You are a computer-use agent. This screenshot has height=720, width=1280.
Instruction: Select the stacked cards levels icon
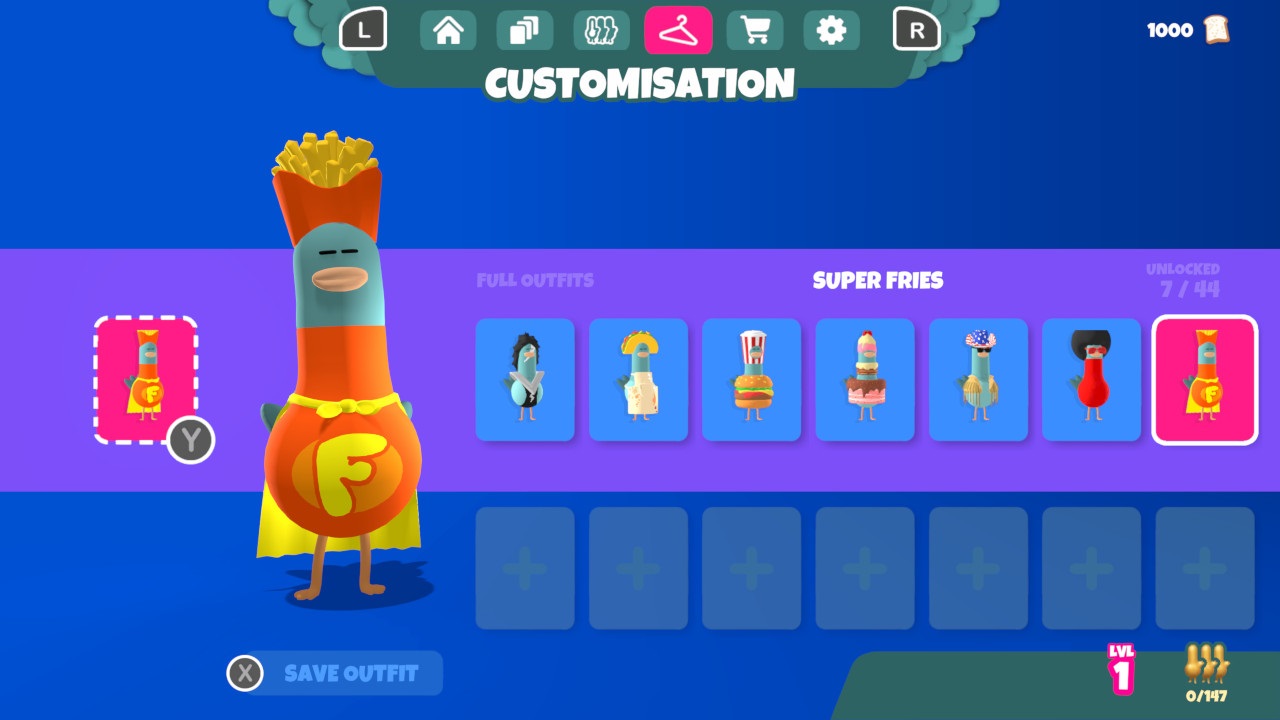(x=525, y=30)
